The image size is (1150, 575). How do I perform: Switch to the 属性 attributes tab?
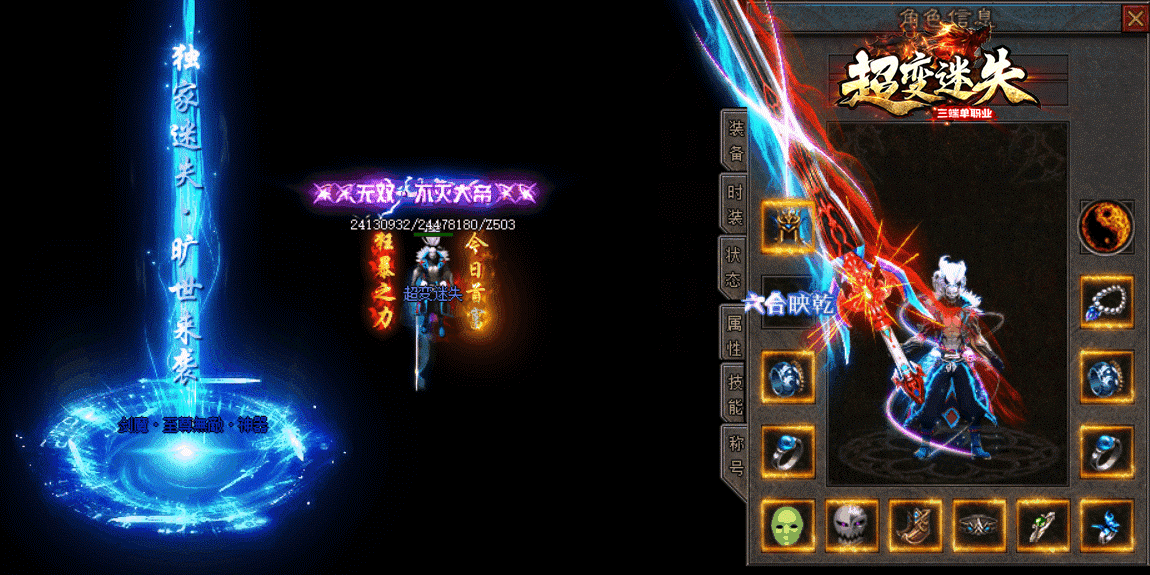735,334
